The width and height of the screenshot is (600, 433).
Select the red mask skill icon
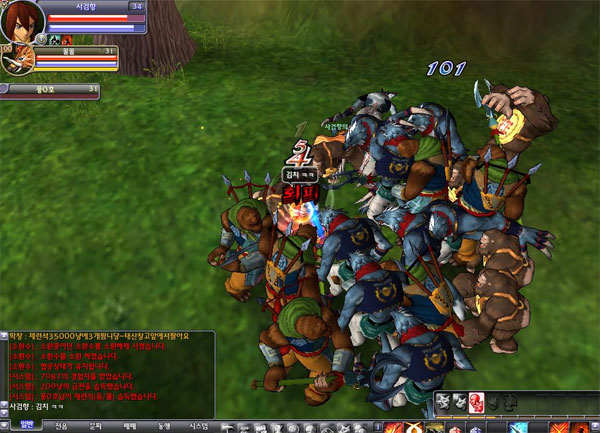pos(476,402)
